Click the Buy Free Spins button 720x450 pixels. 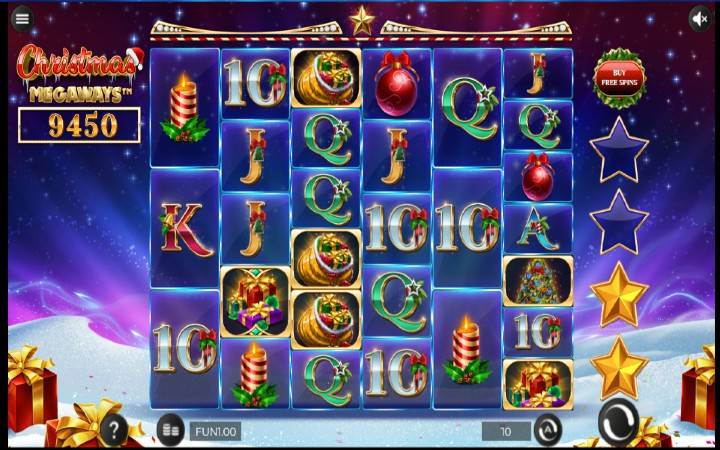[x=619, y=76]
